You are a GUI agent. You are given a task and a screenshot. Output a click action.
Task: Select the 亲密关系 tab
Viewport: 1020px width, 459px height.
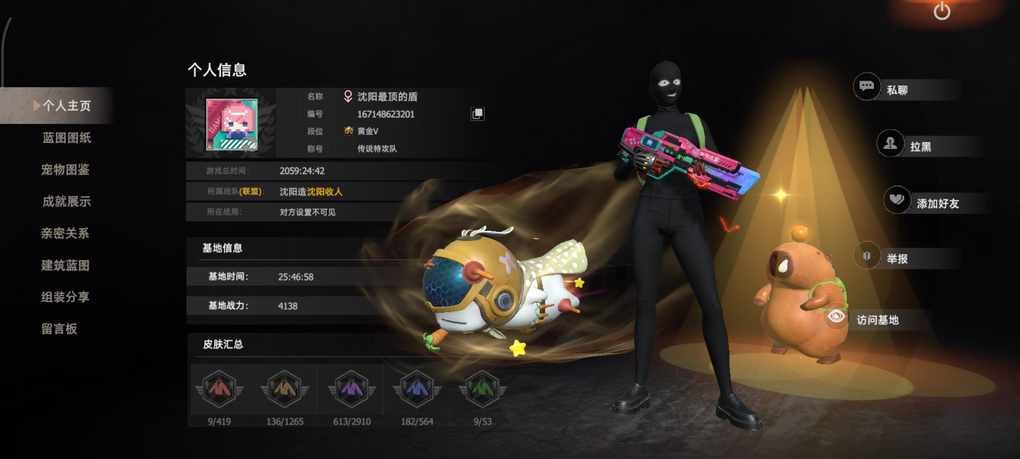66,233
